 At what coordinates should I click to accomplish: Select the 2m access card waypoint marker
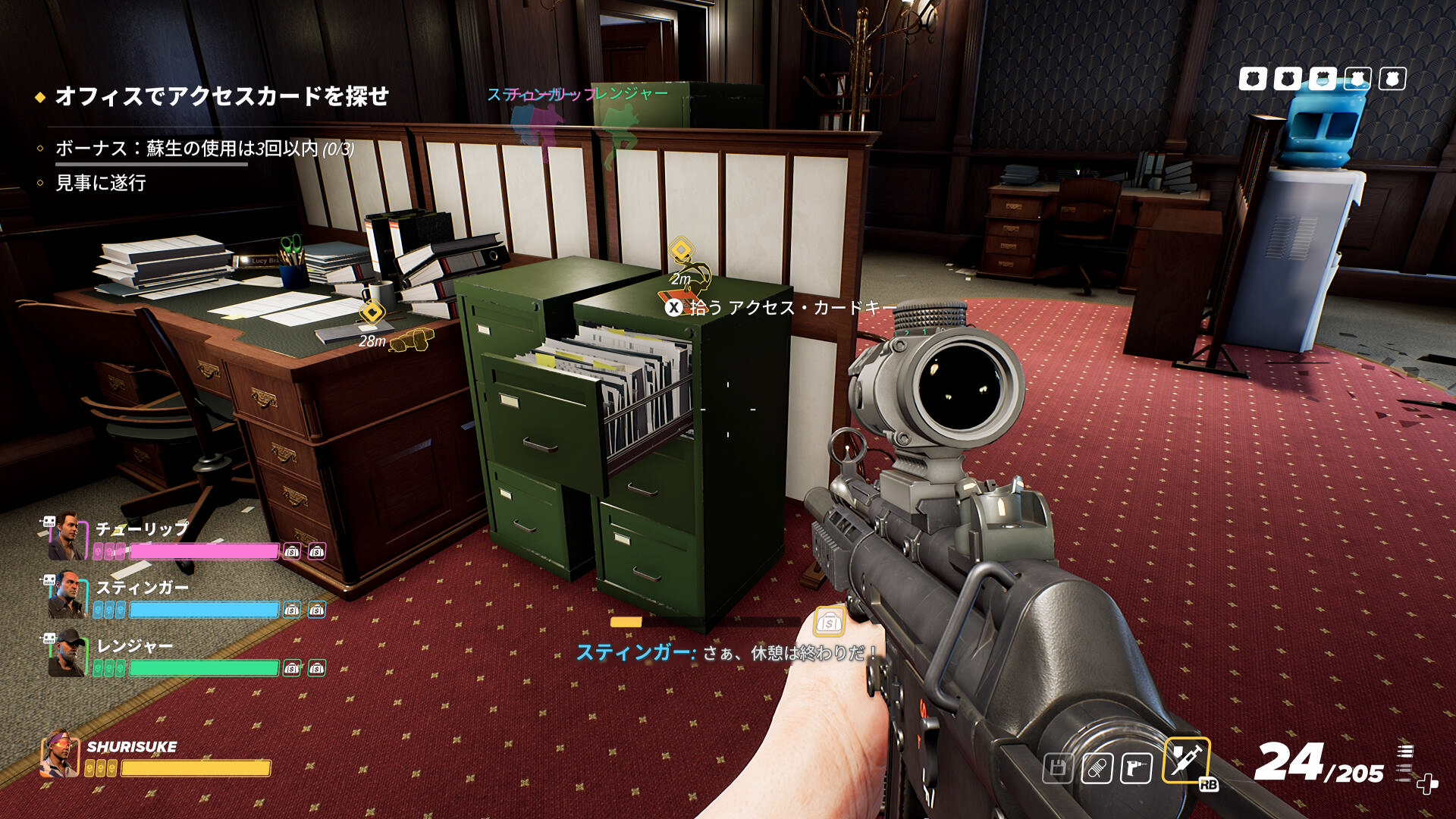click(681, 250)
